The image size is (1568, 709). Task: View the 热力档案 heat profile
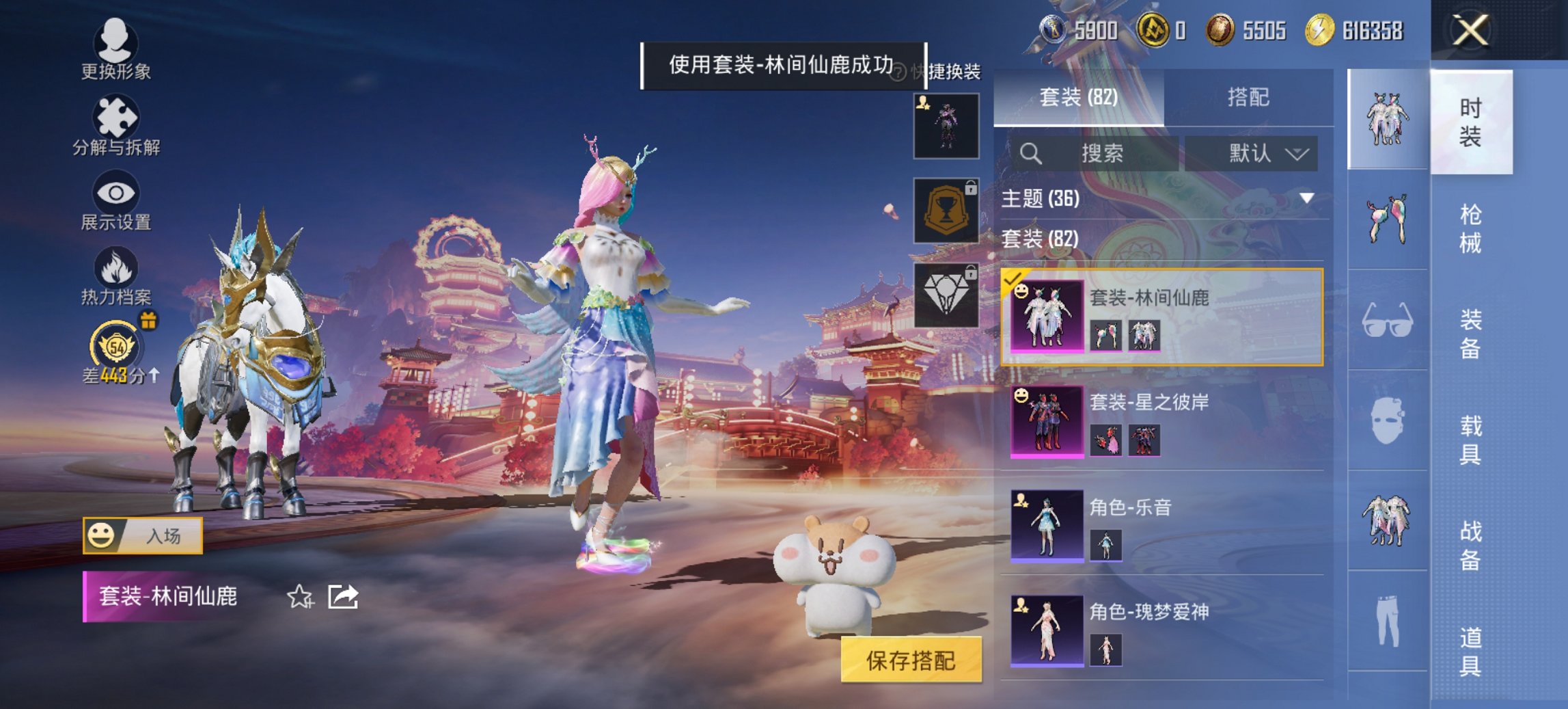coord(116,280)
